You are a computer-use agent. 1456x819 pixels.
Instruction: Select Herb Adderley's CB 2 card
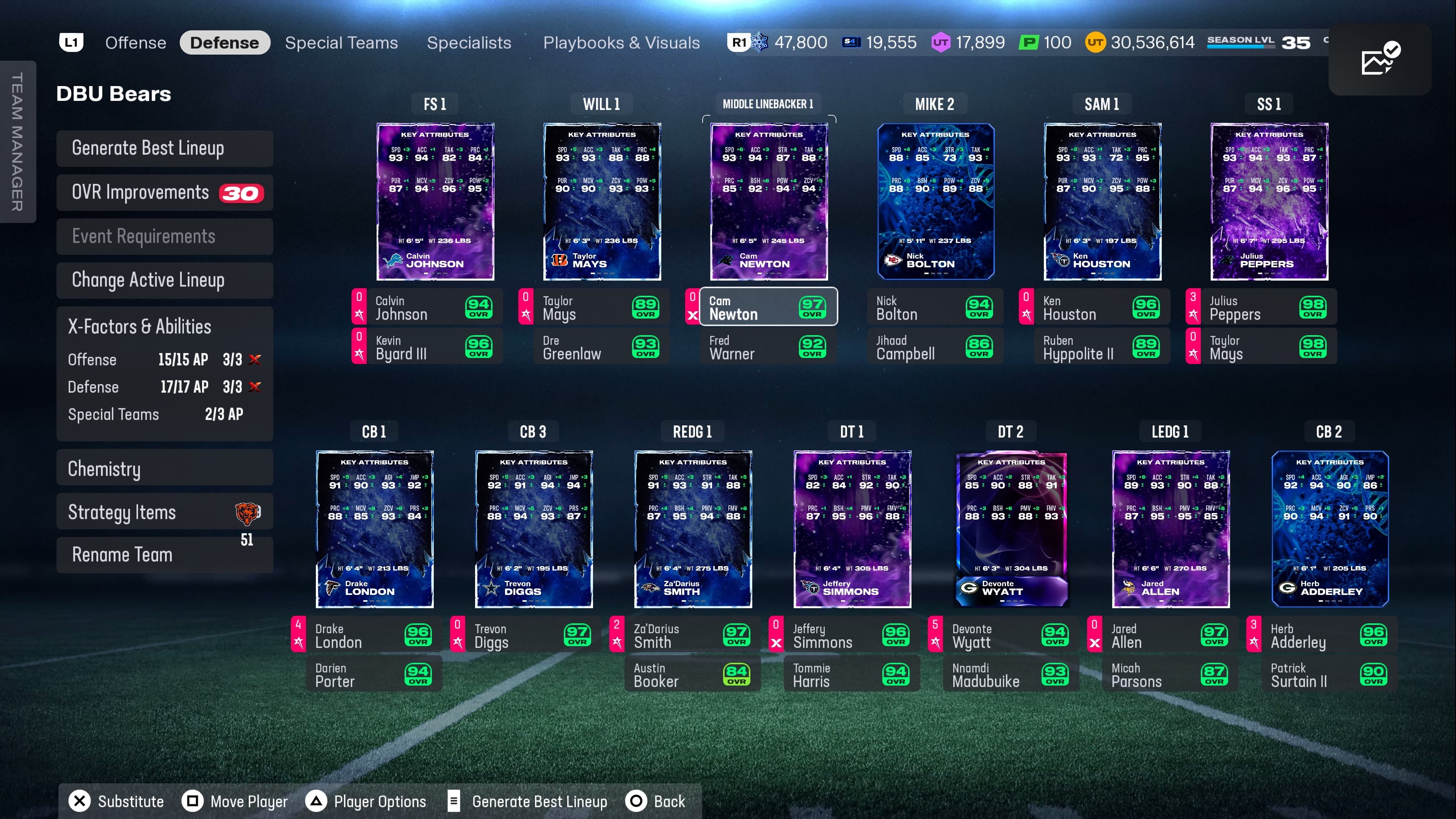tap(1329, 529)
